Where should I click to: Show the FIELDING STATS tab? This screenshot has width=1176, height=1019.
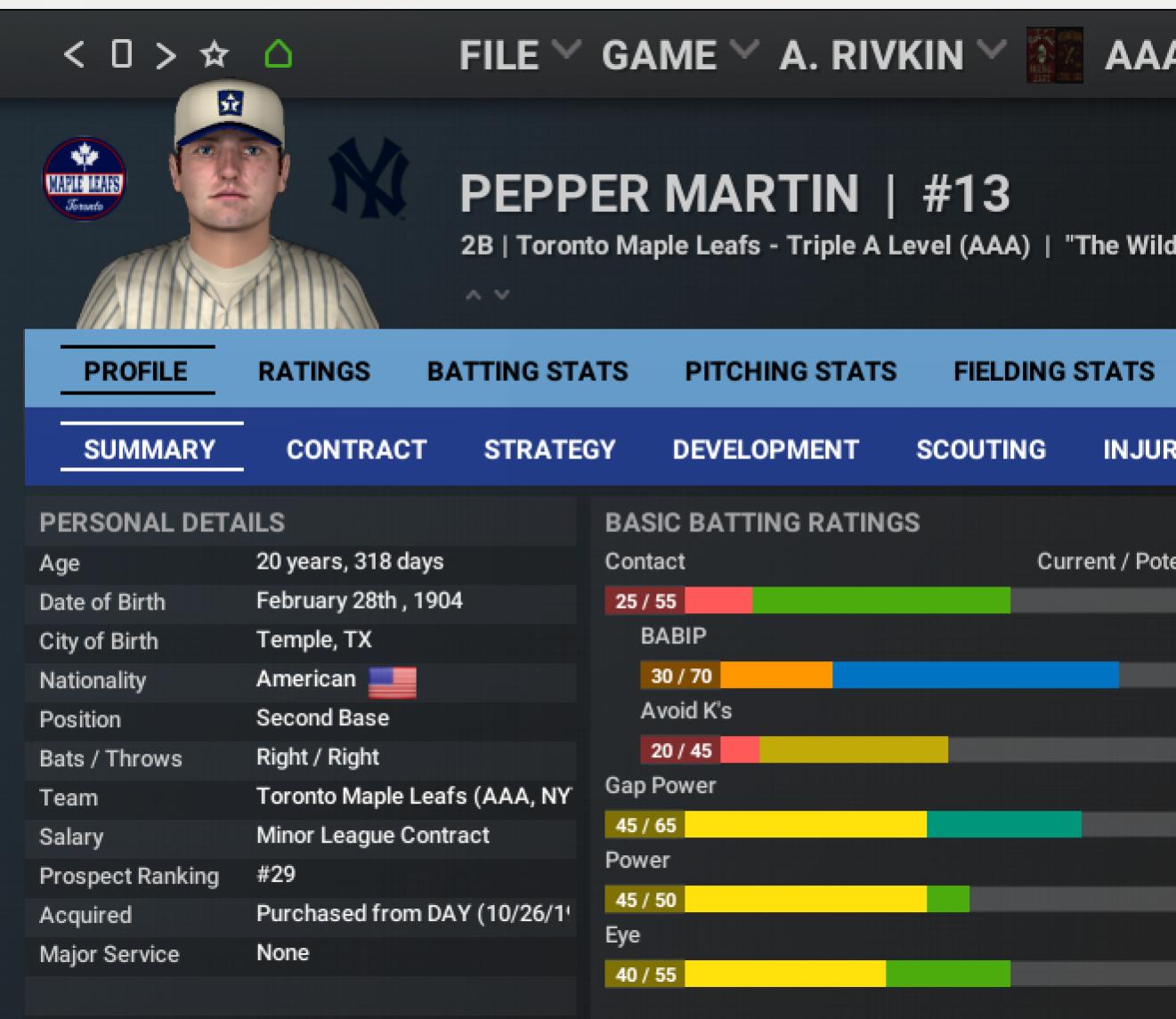[1054, 371]
